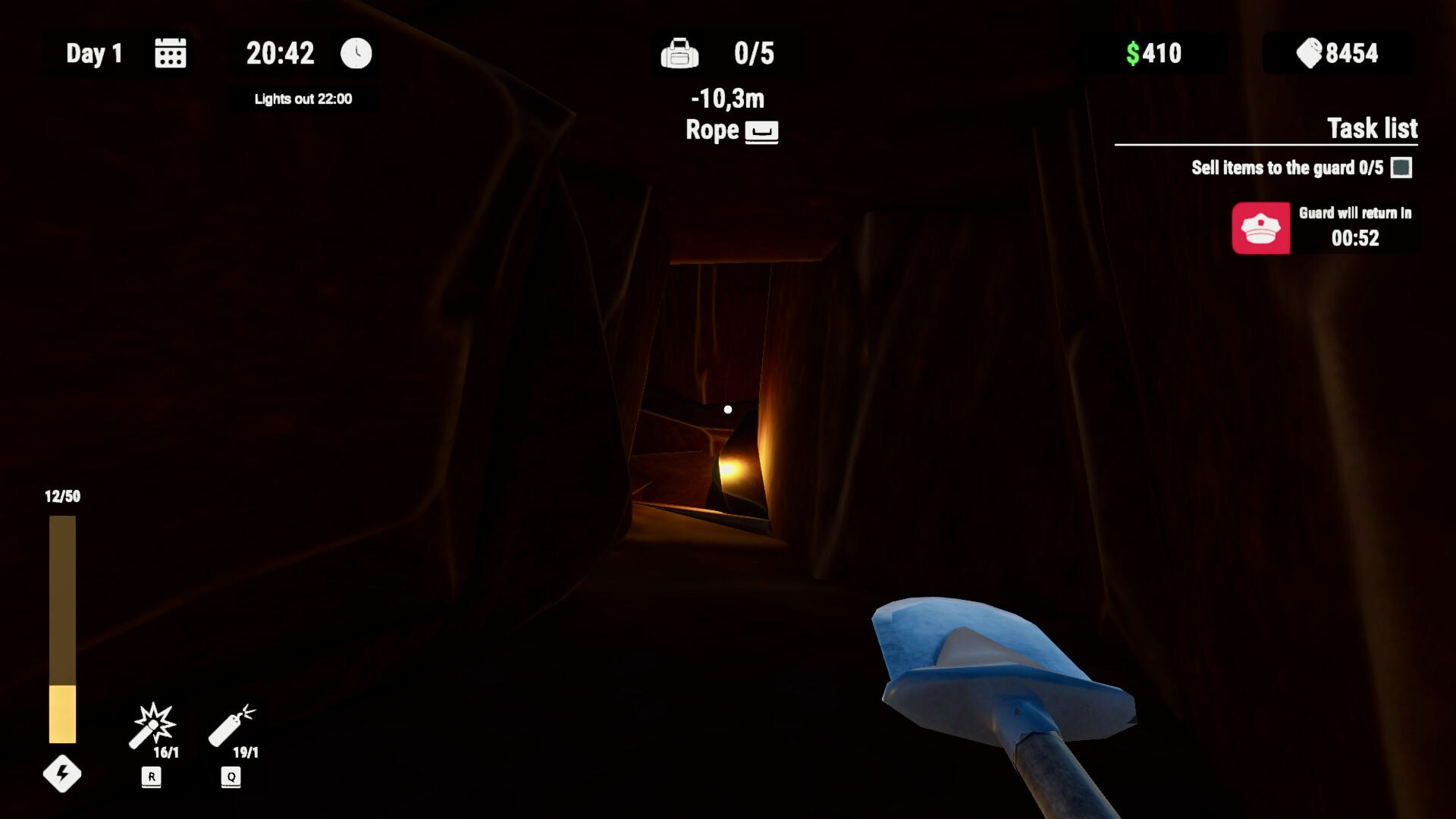Click the clock icon beside 20:42
1456x819 pixels.
pos(354,53)
